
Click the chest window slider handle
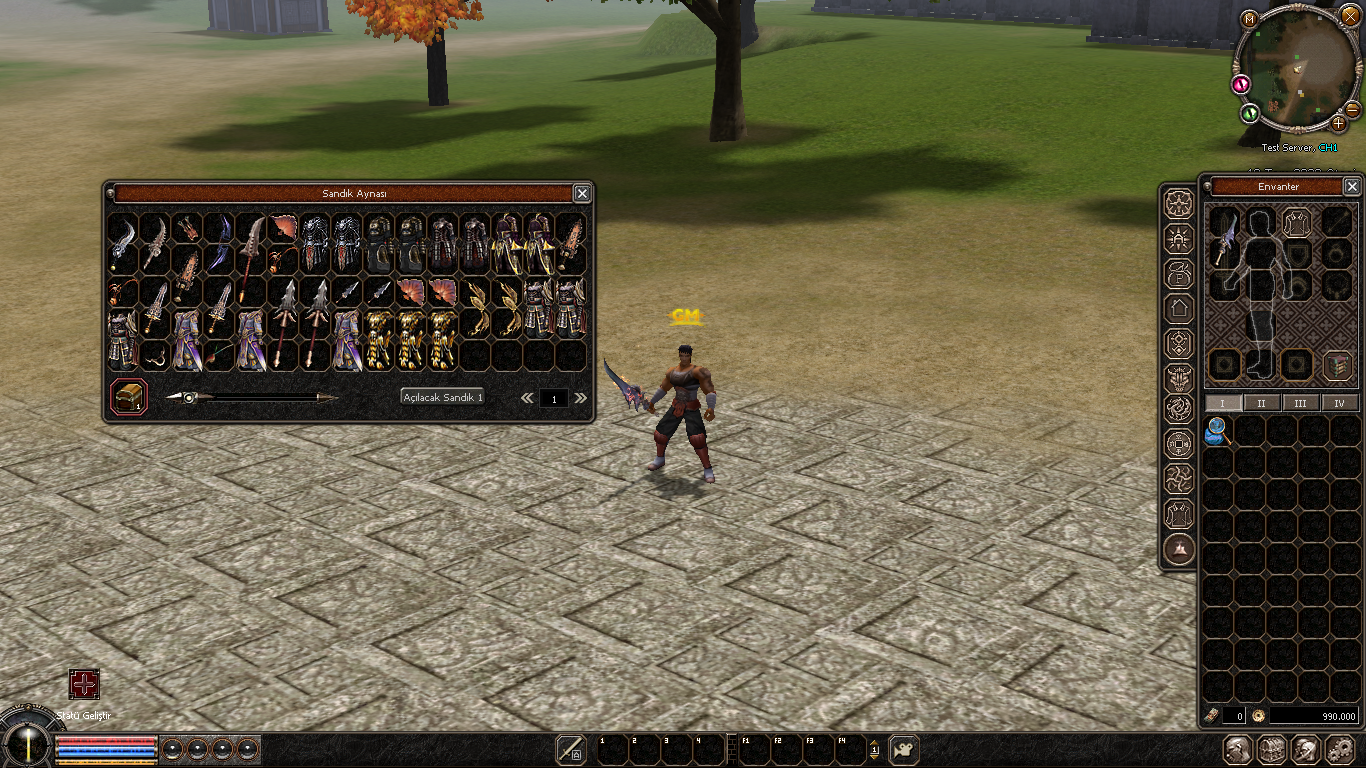[x=187, y=397]
